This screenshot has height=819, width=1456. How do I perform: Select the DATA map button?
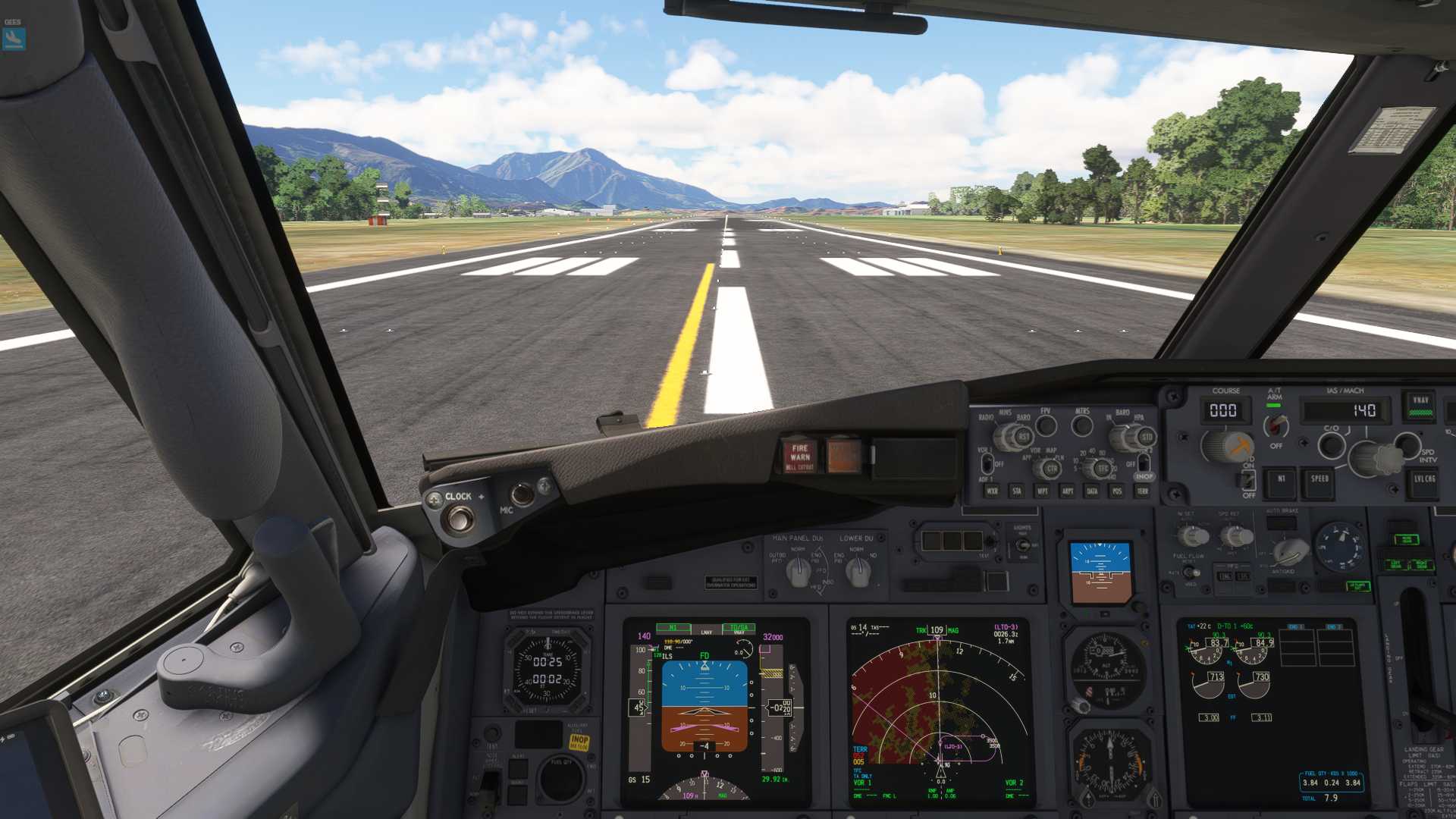click(1092, 491)
